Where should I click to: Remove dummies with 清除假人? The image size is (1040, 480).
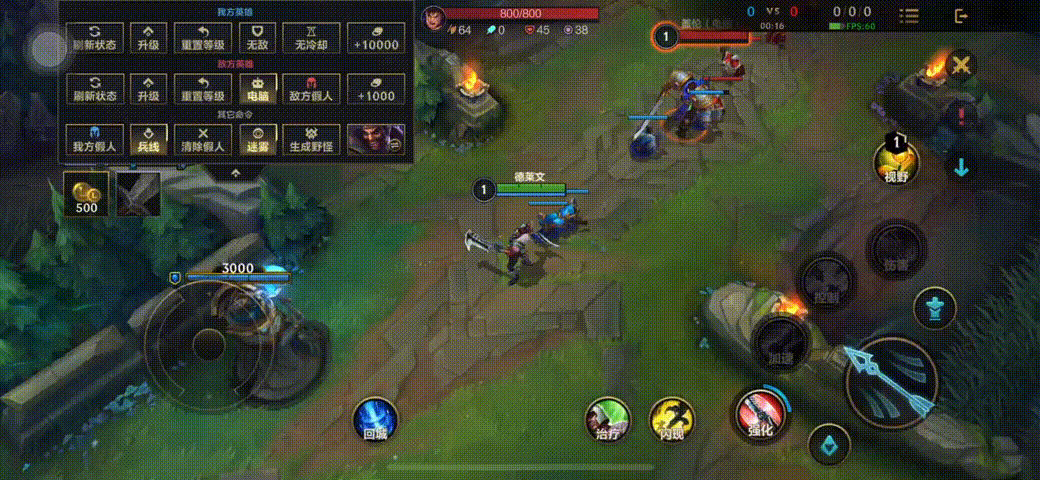203,139
